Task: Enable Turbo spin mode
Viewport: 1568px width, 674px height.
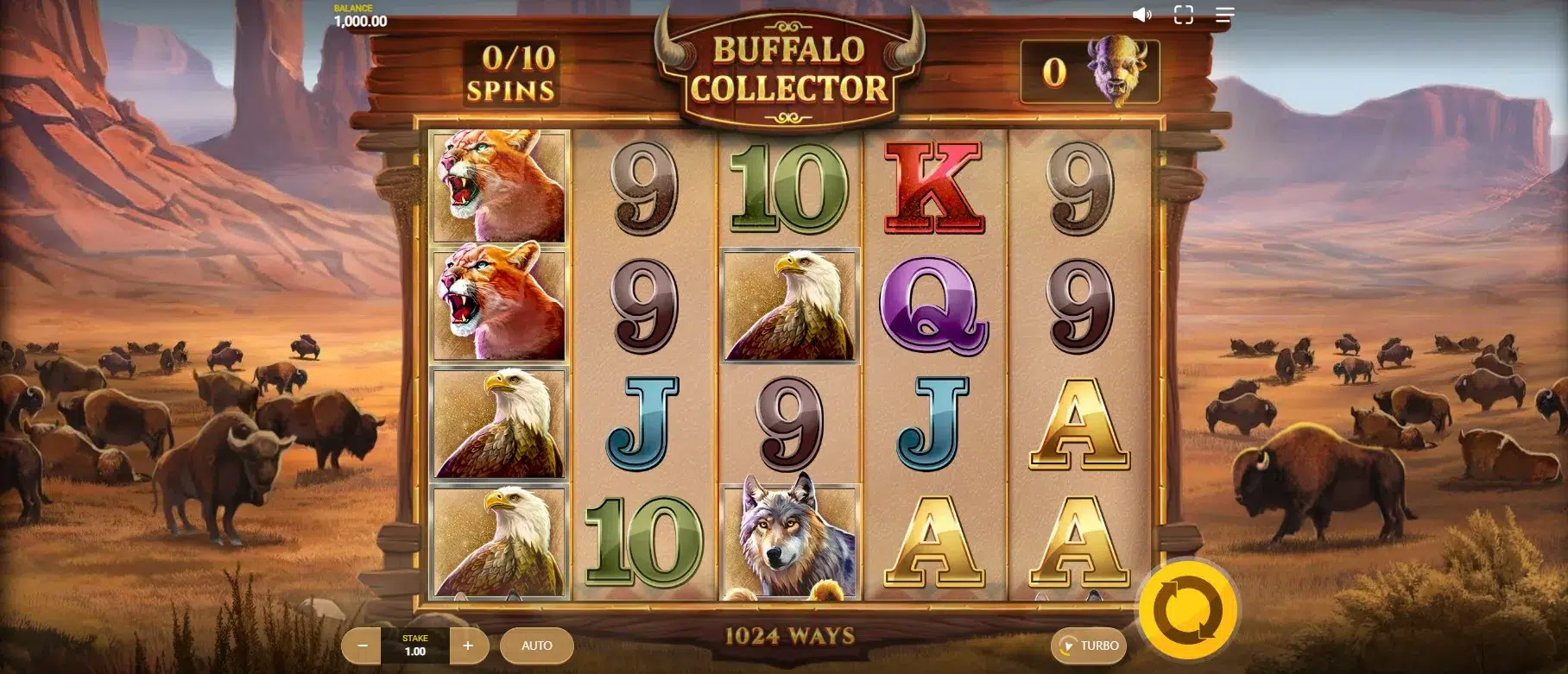Action: (1090, 646)
